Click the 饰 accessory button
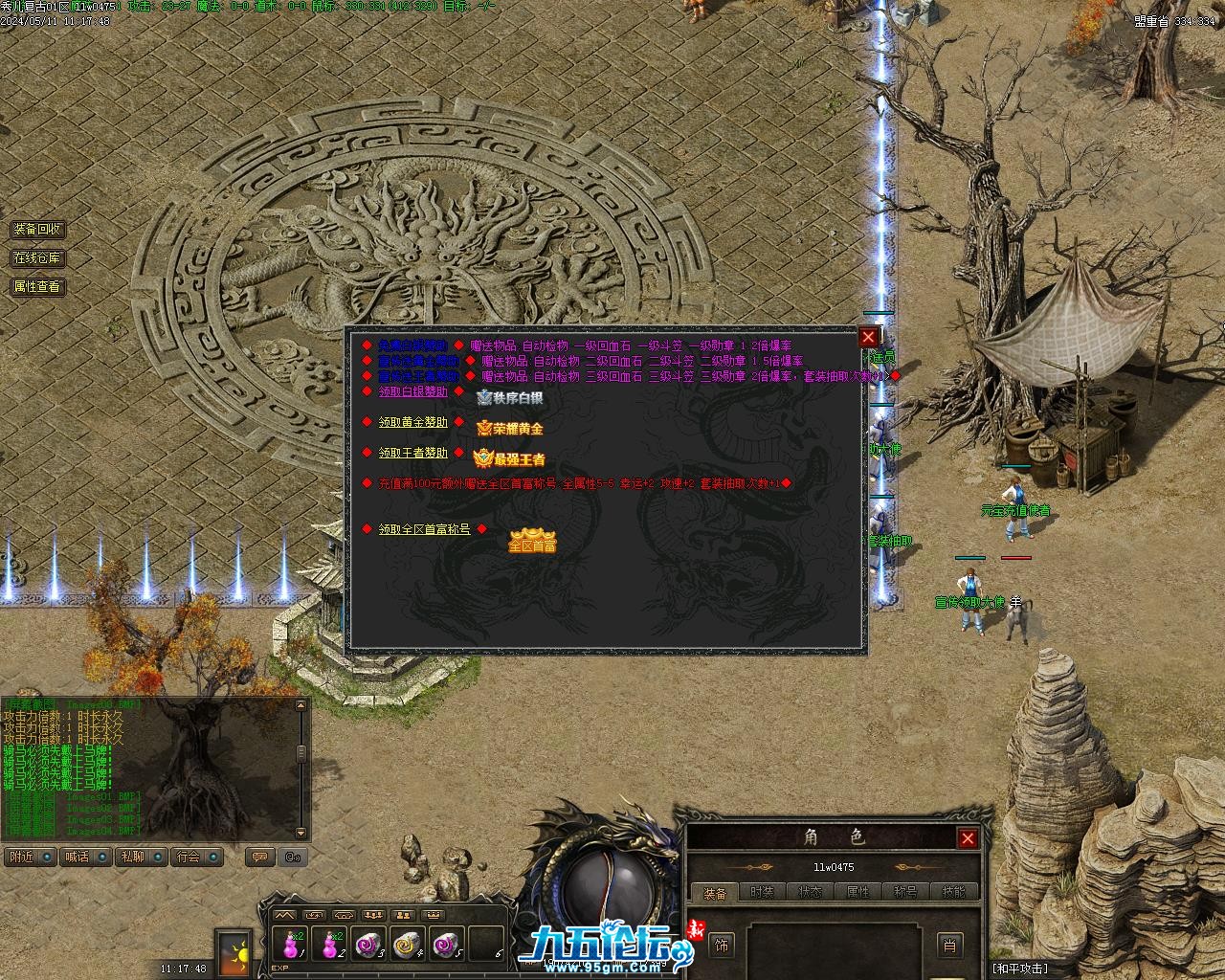1225x980 pixels. 722,946
